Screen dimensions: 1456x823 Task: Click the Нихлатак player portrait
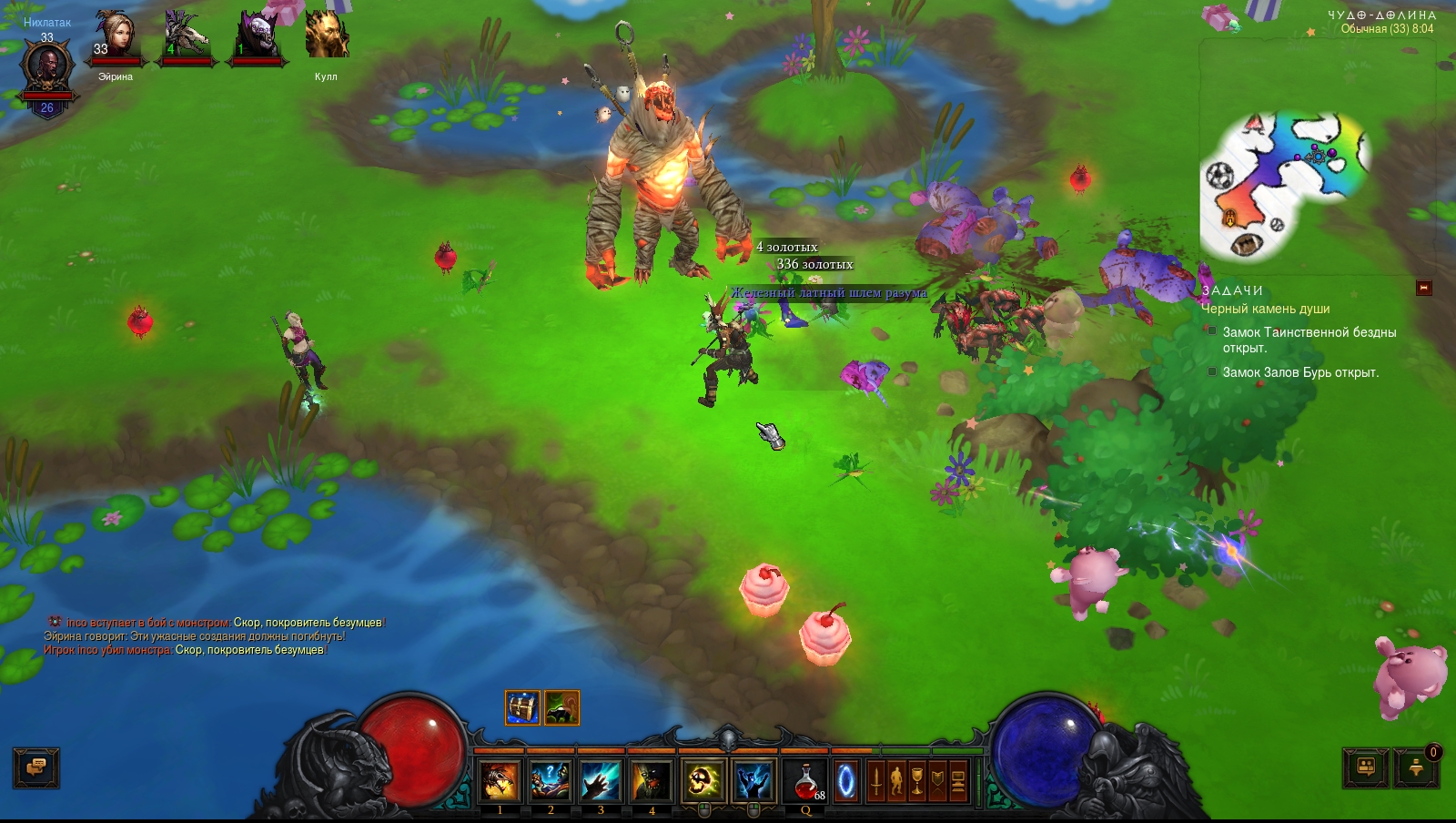tap(46, 68)
